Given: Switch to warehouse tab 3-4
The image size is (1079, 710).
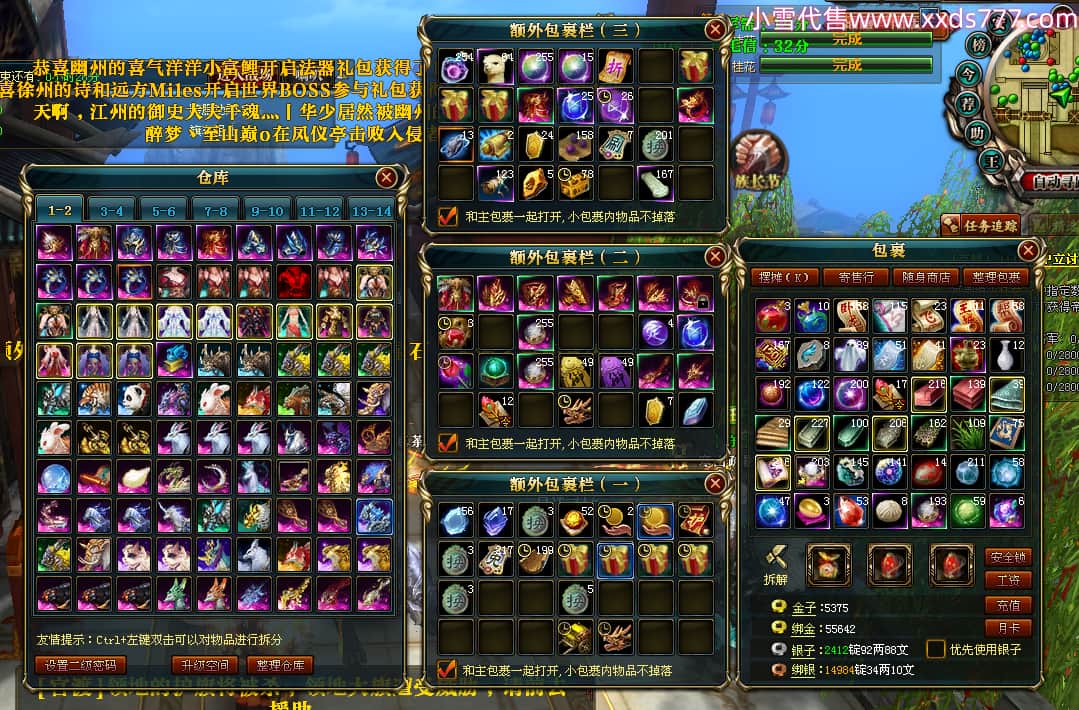Looking at the screenshot, I should [111, 210].
